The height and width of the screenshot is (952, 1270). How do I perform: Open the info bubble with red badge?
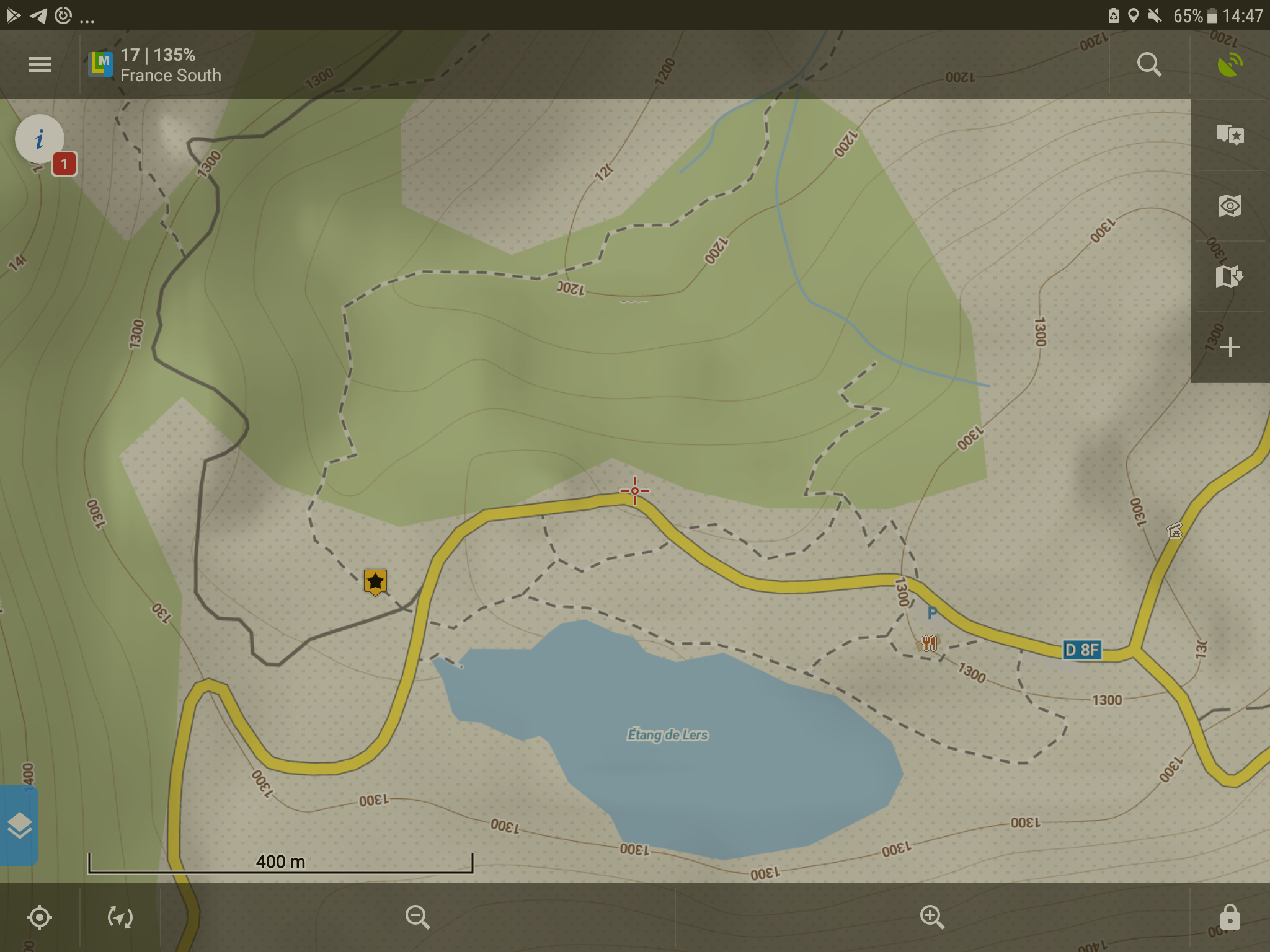40,139
